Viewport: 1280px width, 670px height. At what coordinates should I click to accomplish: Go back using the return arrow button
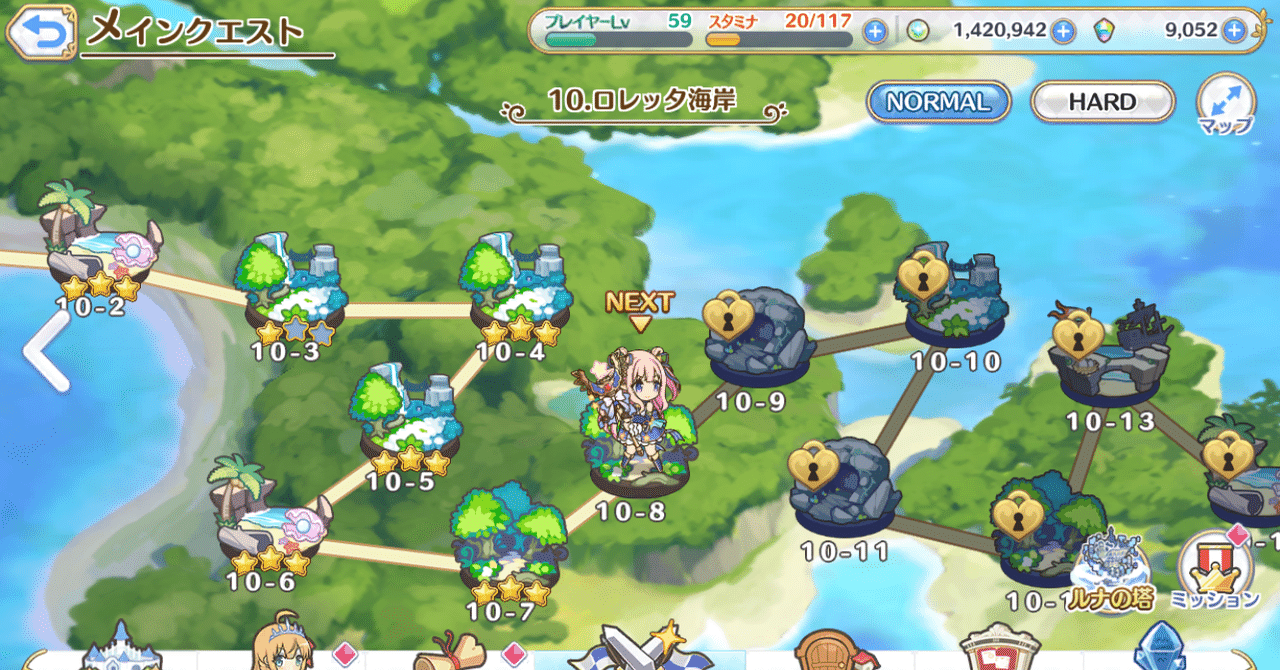click(42, 32)
